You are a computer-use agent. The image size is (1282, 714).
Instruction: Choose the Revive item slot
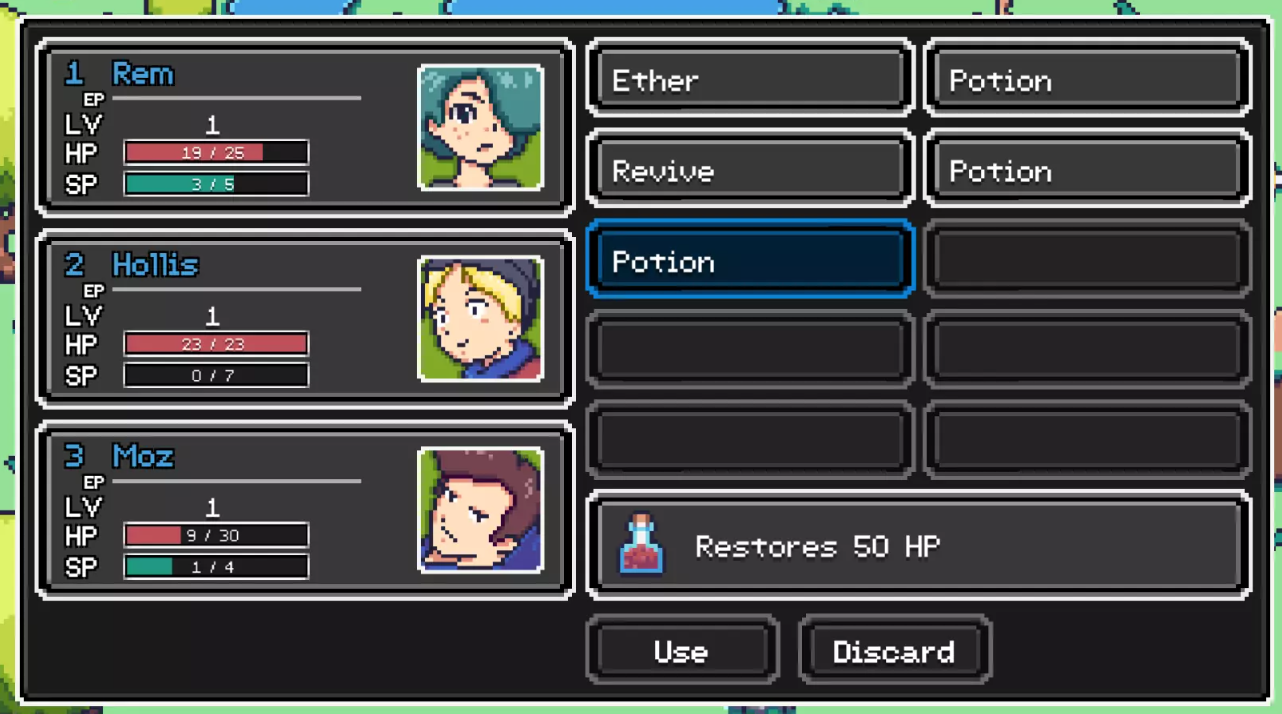click(x=749, y=171)
